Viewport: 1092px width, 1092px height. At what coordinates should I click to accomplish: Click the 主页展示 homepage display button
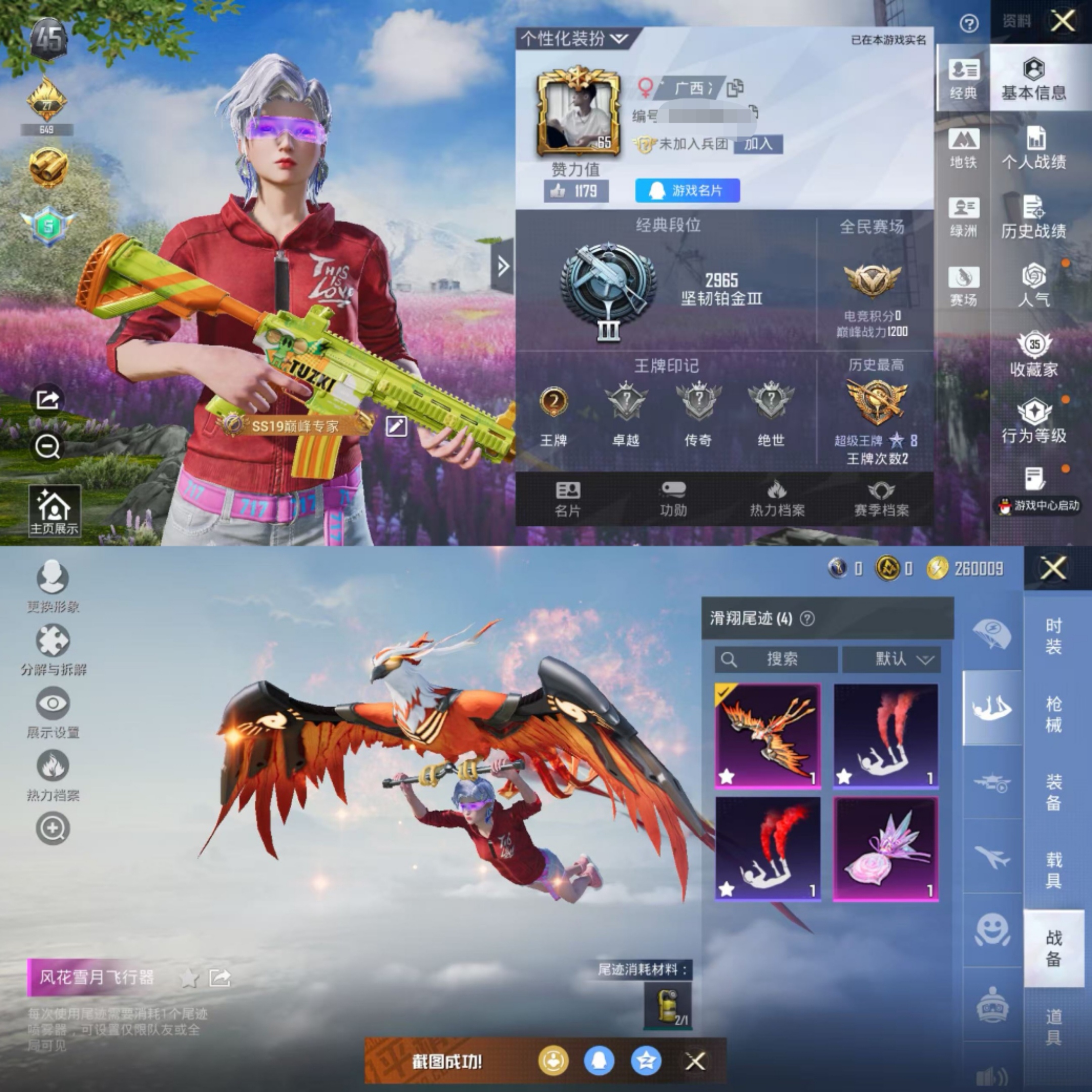click(54, 511)
